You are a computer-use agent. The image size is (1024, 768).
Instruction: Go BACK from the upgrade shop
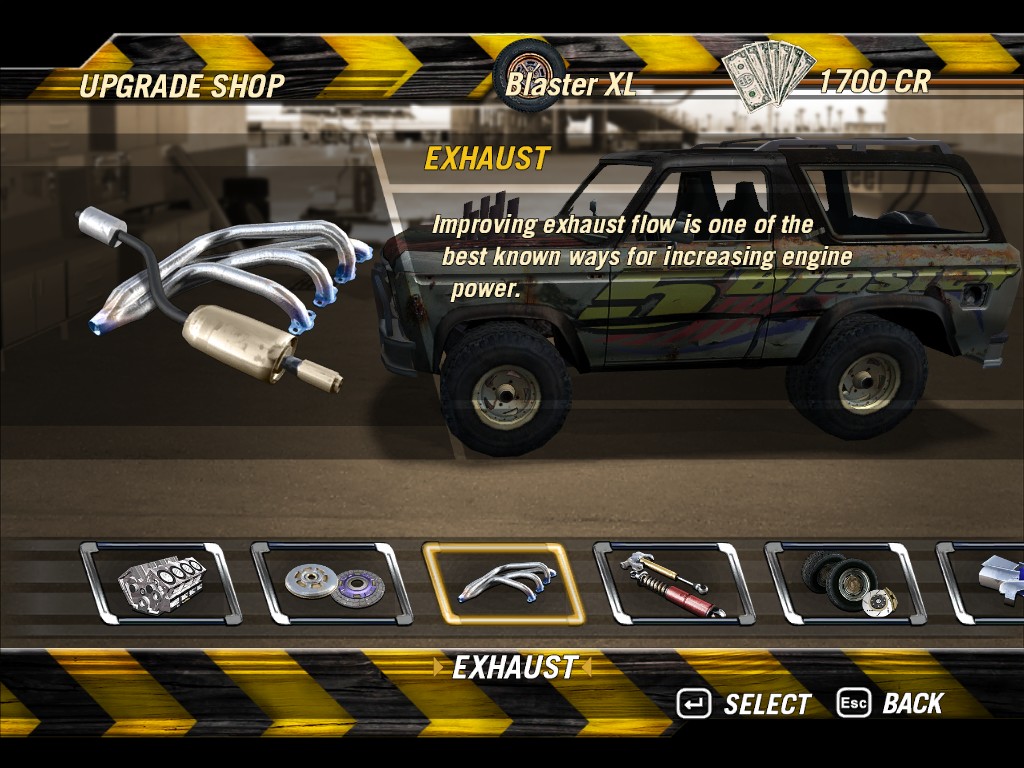click(x=890, y=704)
